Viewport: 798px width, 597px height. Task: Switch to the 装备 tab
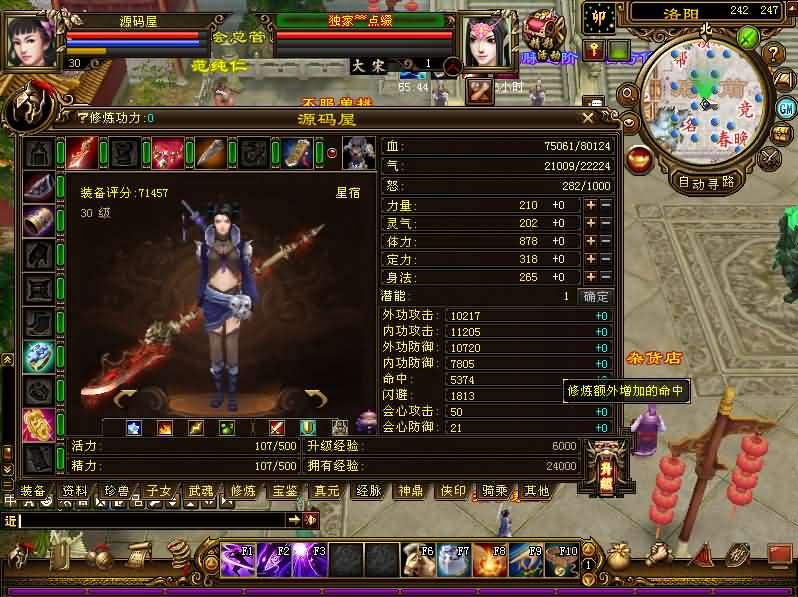tap(33, 491)
